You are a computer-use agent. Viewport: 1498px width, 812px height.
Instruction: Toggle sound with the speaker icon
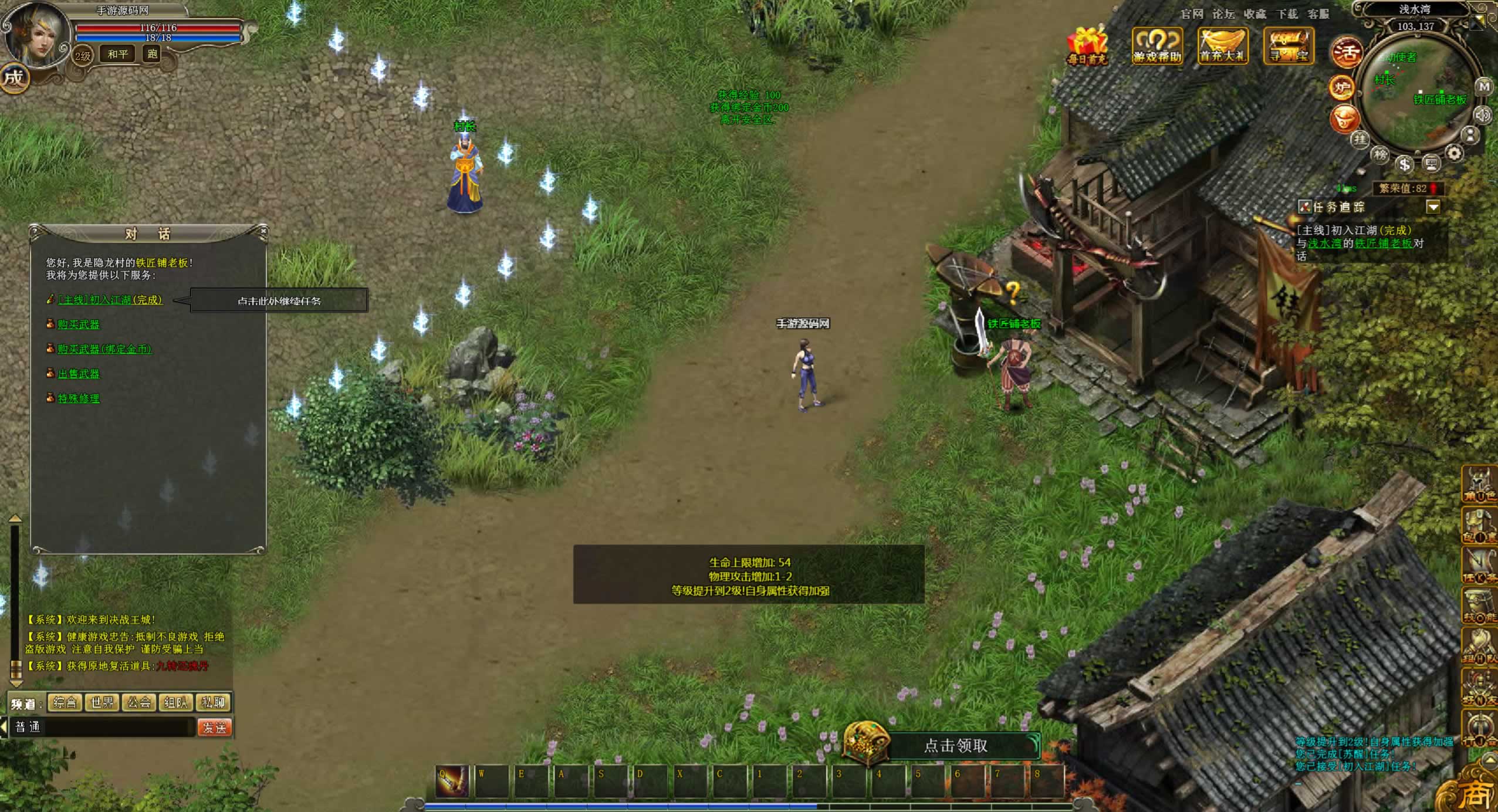click(1483, 115)
